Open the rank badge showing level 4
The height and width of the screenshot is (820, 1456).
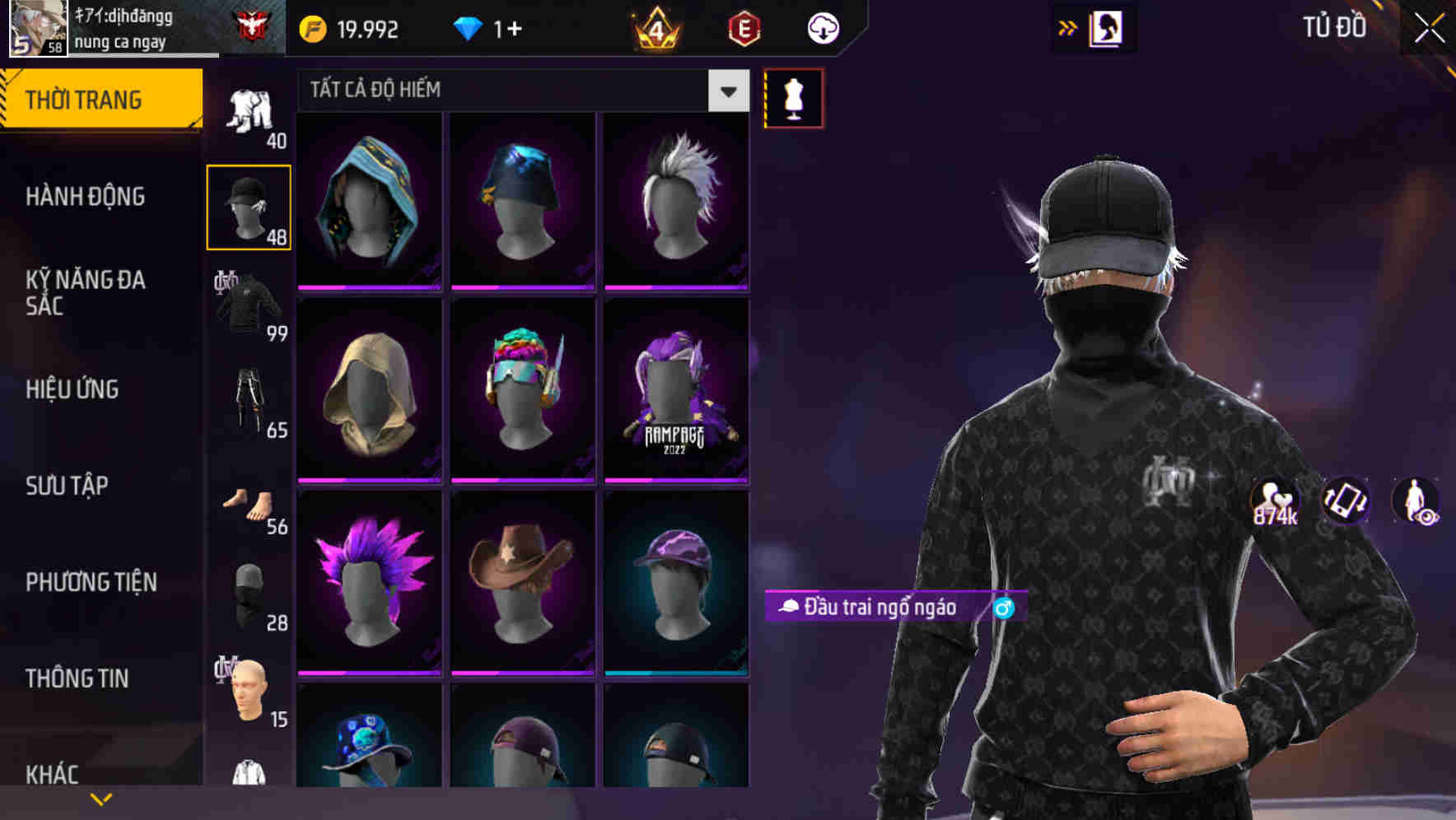[x=655, y=27]
